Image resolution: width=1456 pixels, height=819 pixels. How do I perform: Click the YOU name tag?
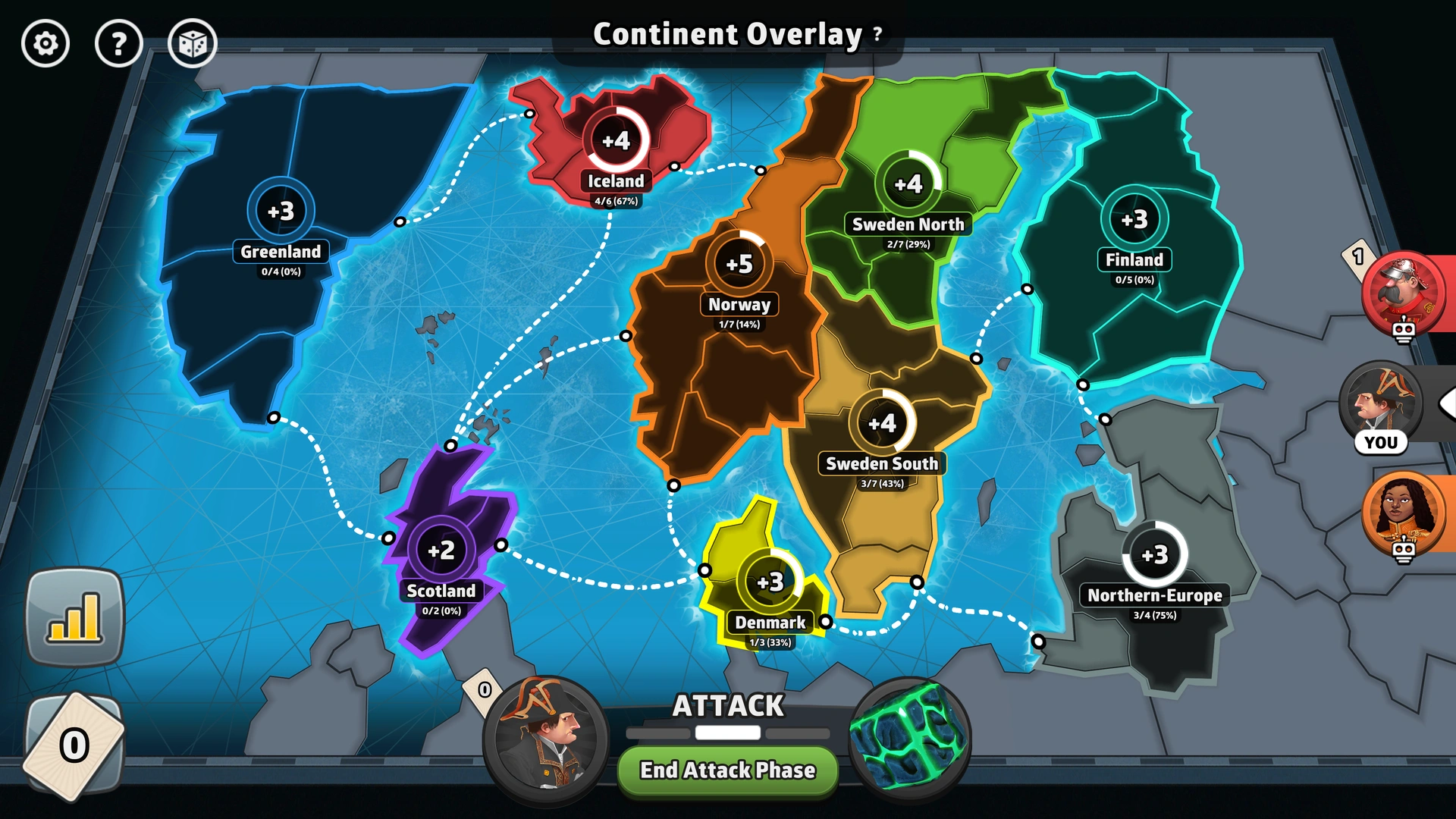click(1382, 443)
